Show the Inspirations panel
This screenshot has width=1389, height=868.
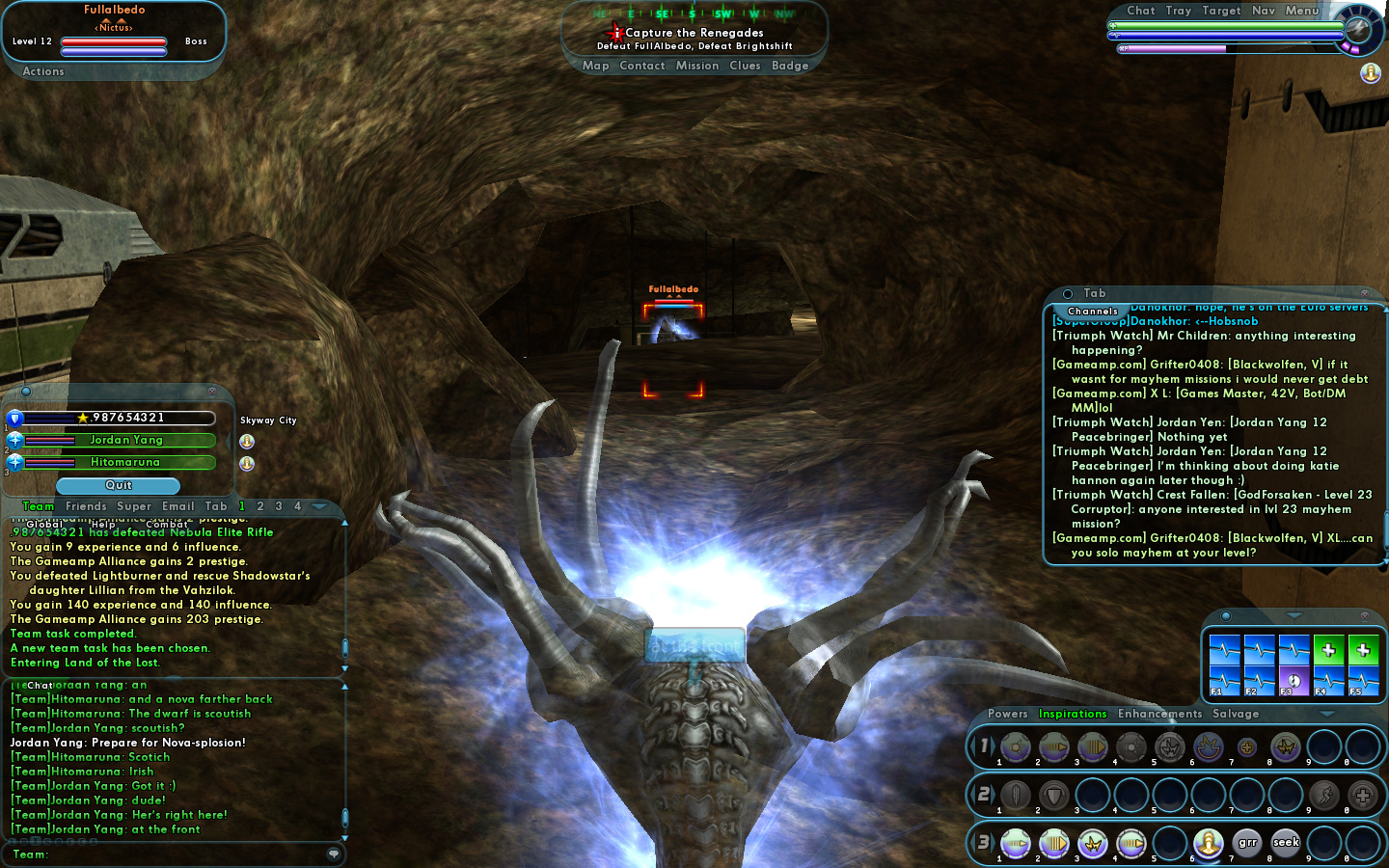[x=1072, y=714]
